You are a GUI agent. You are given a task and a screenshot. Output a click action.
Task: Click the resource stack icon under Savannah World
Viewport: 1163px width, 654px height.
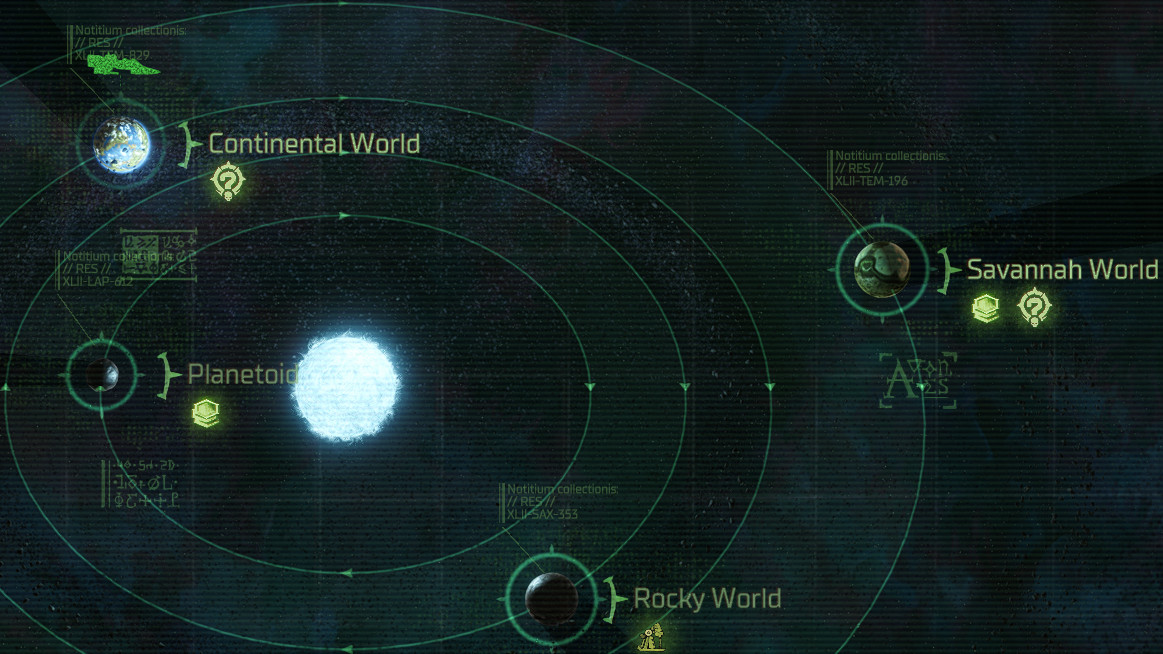(986, 307)
